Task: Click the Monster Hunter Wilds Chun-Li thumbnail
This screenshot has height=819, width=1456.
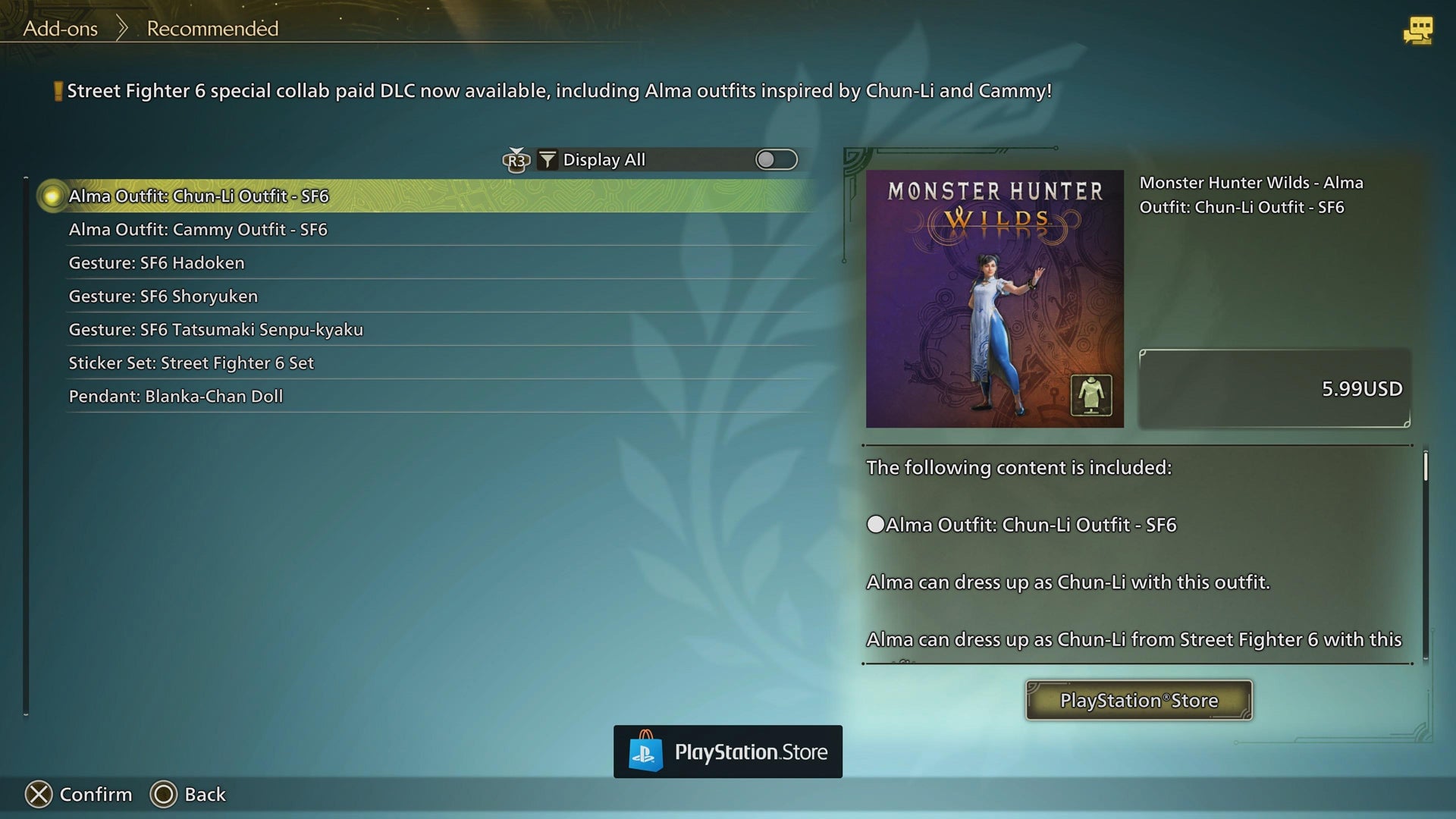Action: coord(994,297)
